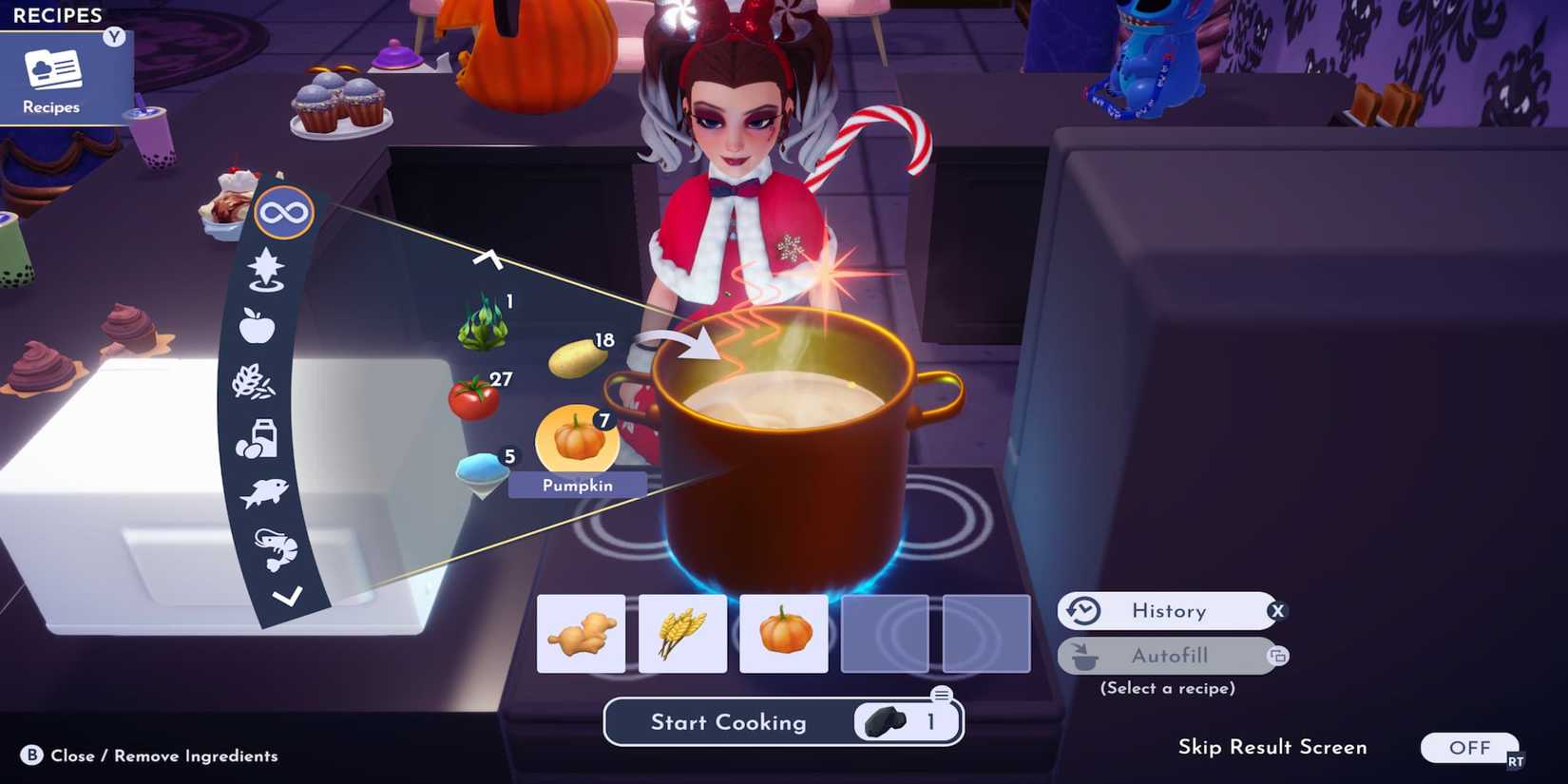Select the dragon fruit ingredient
This screenshot has width=1568, height=784.
click(x=485, y=326)
